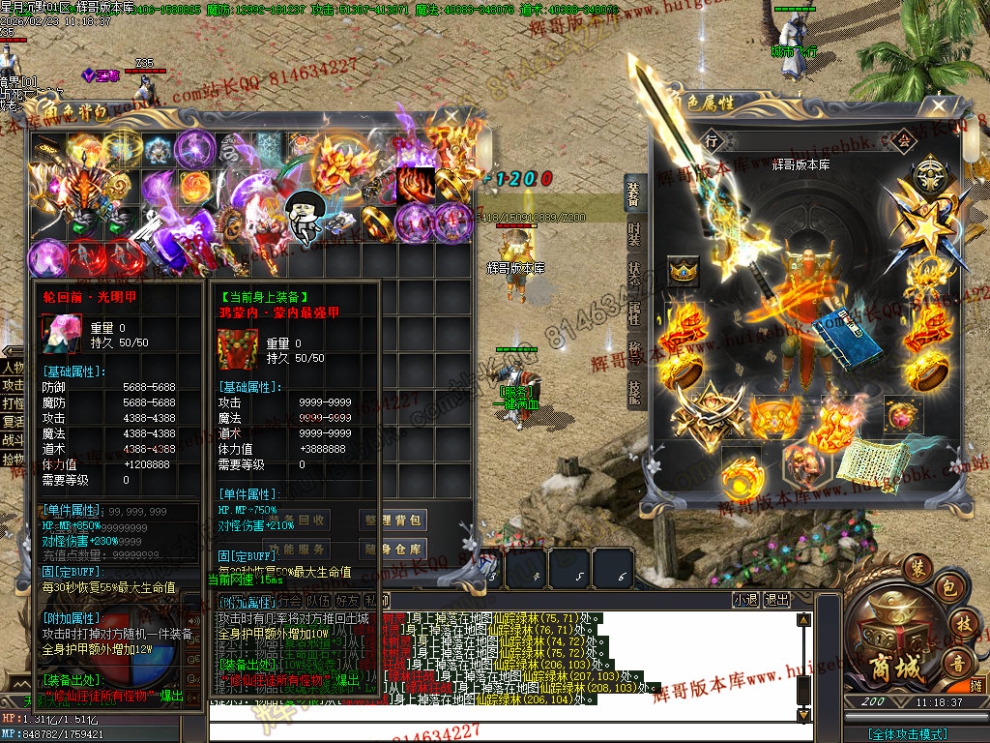The image size is (990, 743).
Task: Open the 随身仓库 portable warehouse
Action: (393, 549)
